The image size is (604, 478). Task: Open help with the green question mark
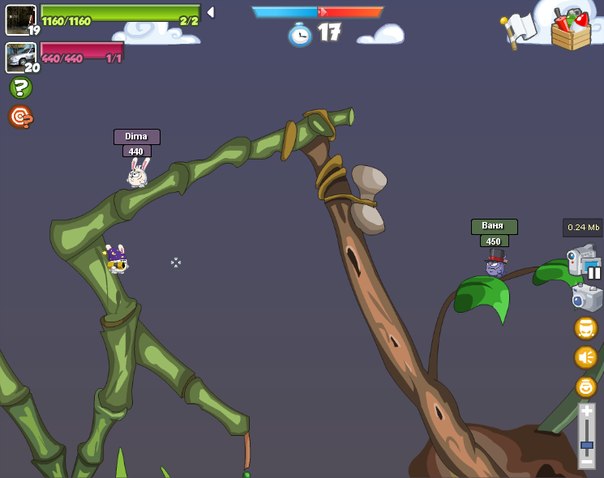(20, 88)
